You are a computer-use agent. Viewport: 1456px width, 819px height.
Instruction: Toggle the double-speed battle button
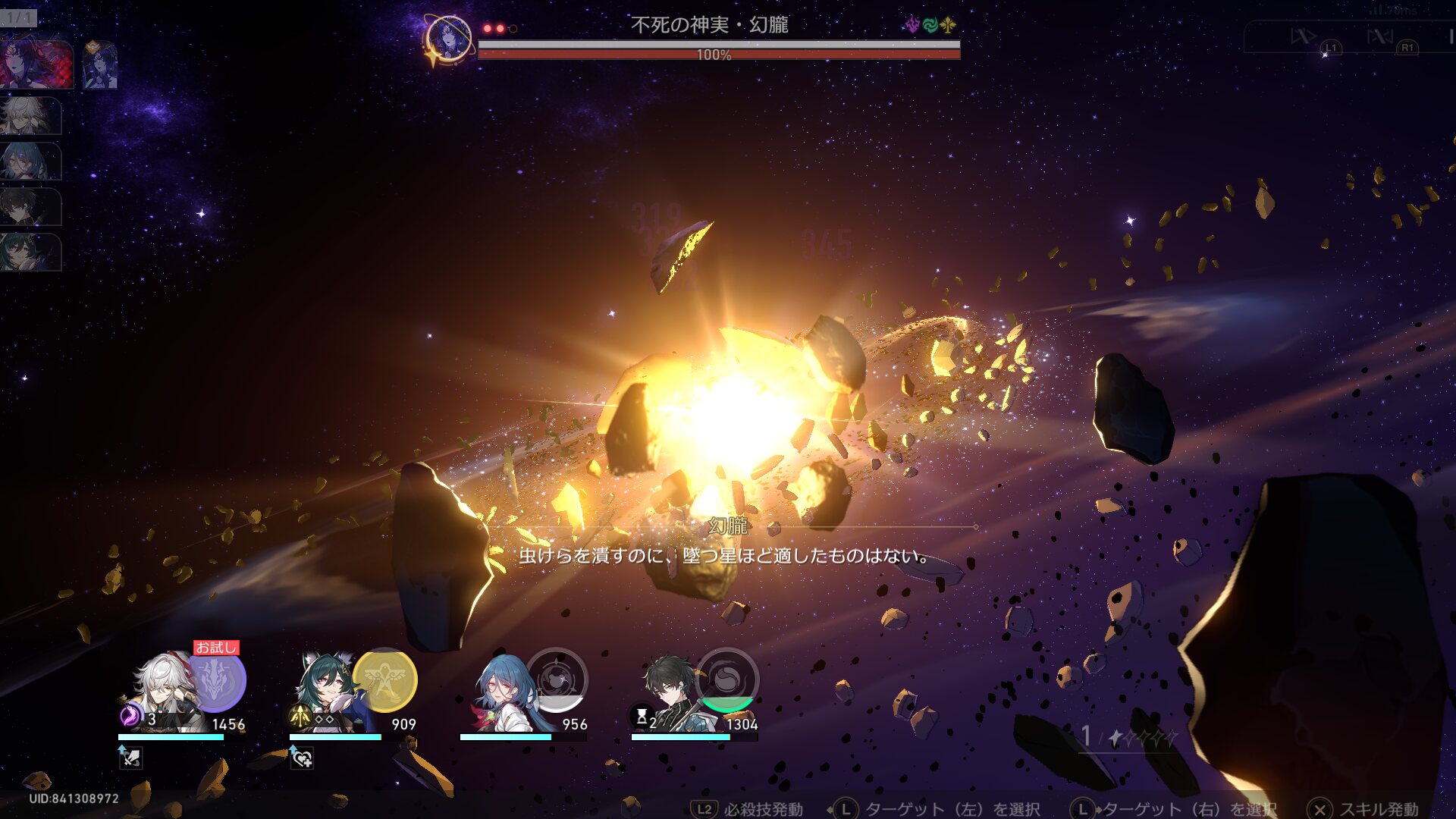[x=1304, y=36]
